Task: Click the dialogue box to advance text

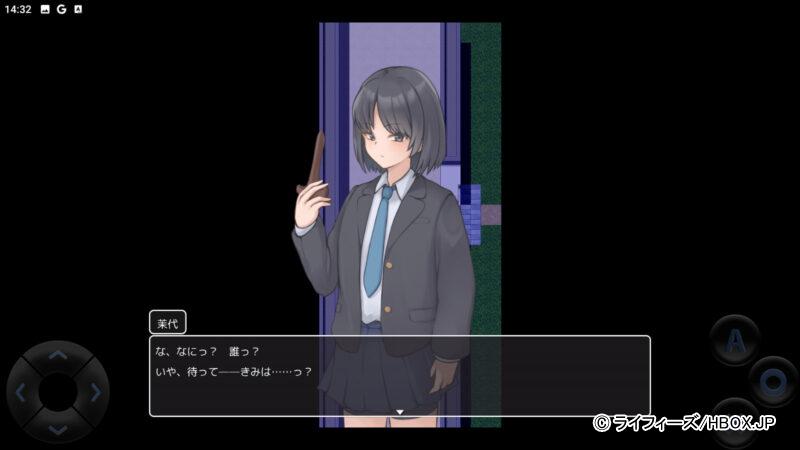Action: 400,376
